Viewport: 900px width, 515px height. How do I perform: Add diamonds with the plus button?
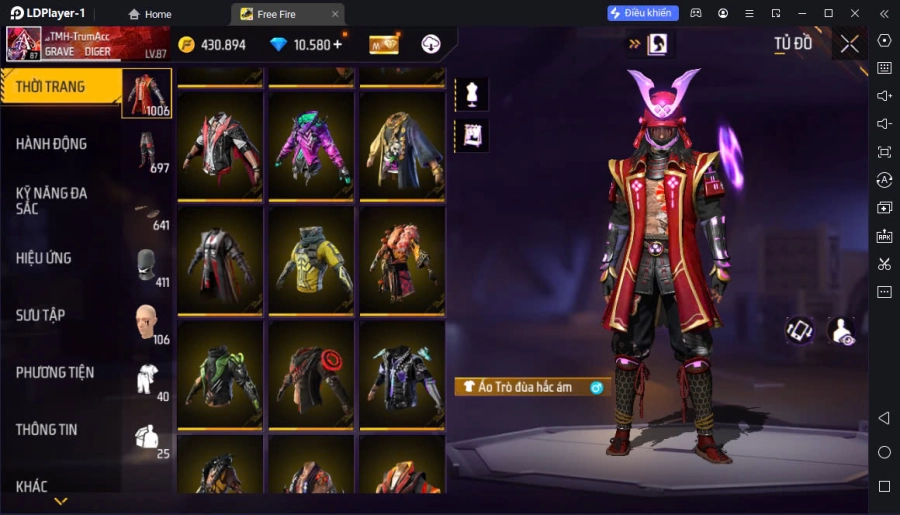(337, 44)
